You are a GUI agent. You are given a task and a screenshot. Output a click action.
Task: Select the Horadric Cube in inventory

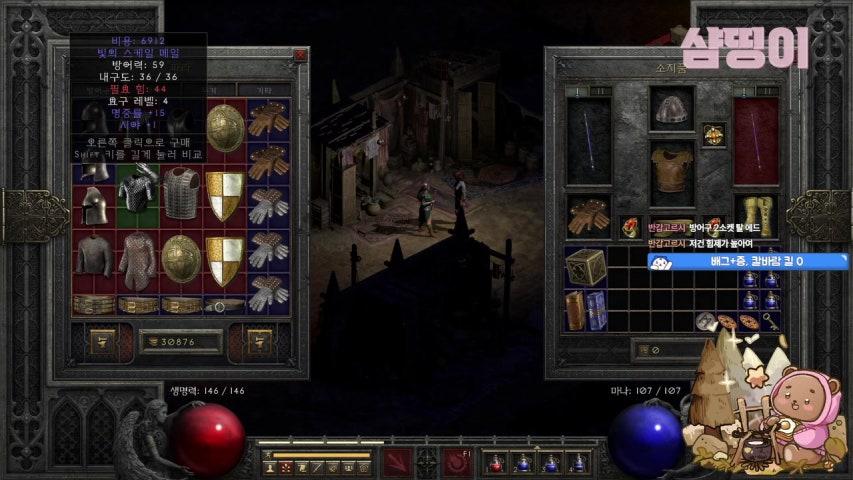pyautogui.click(x=585, y=267)
